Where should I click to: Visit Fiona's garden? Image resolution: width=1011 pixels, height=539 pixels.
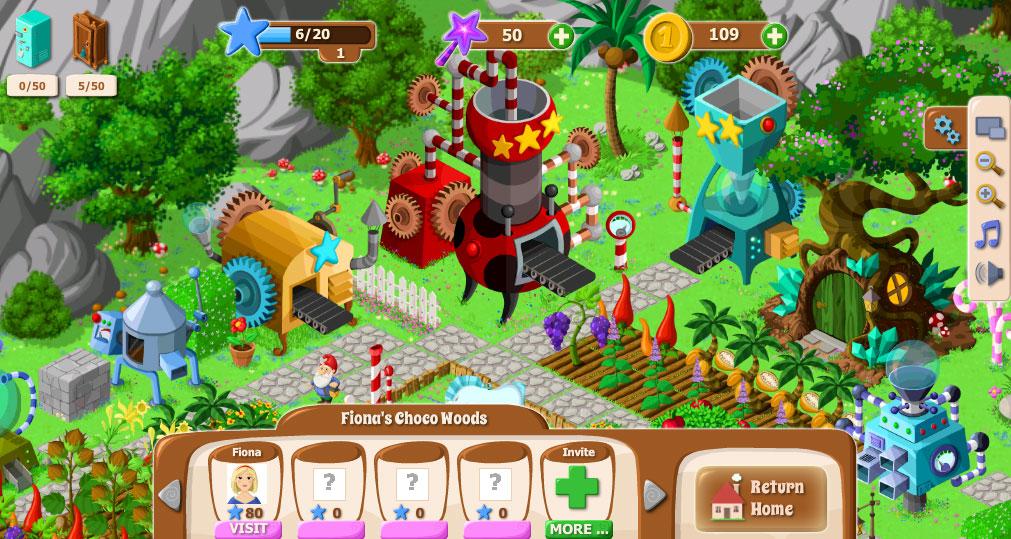click(248, 529)
